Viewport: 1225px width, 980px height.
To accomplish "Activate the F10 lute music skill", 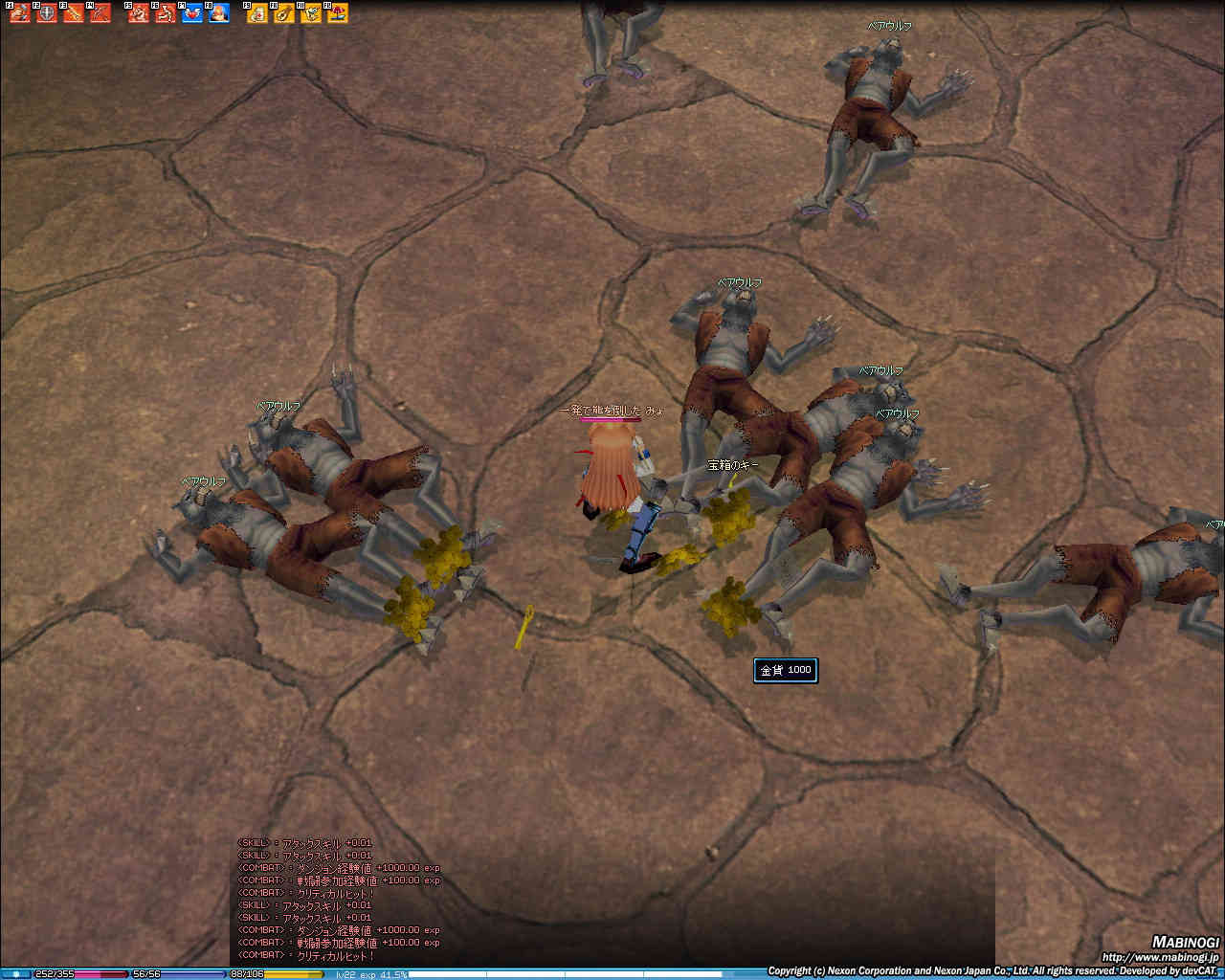I will coord(284,13).
